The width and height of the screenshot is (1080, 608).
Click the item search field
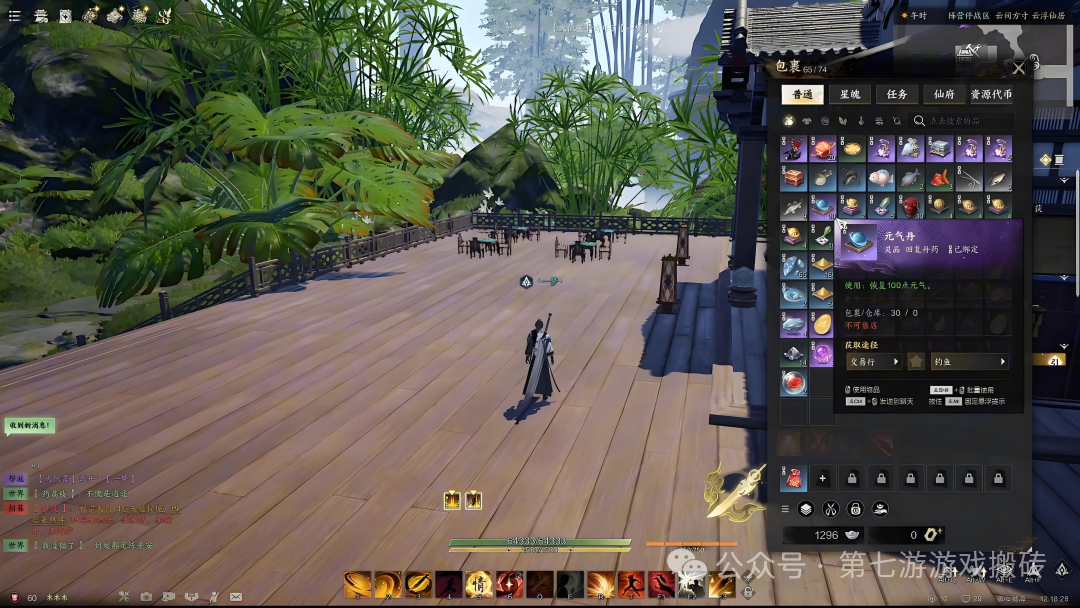[965, 121]
